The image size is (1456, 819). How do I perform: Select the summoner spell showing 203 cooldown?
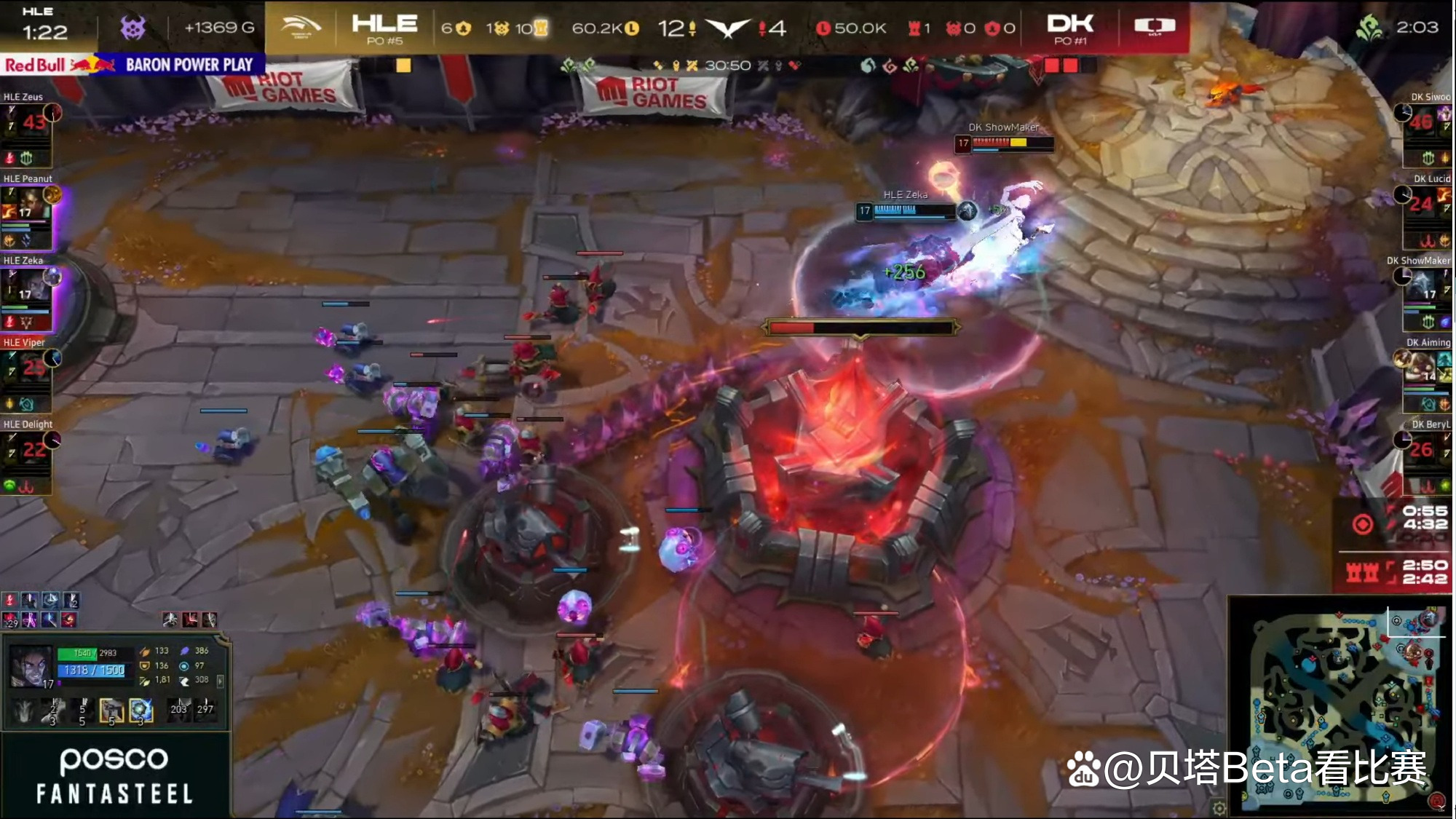point(179,709)
